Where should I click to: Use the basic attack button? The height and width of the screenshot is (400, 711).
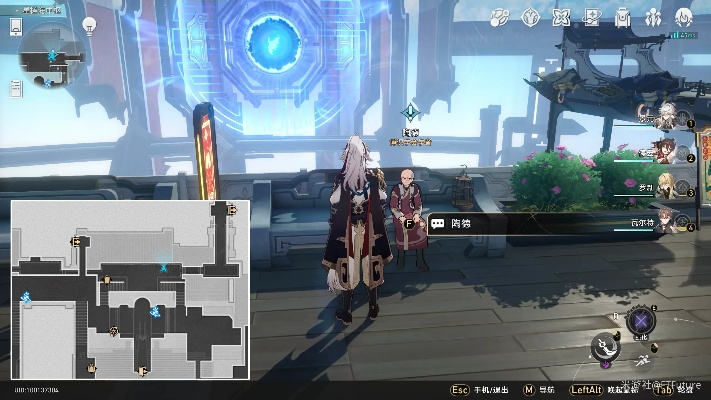(x=607, y=348)
